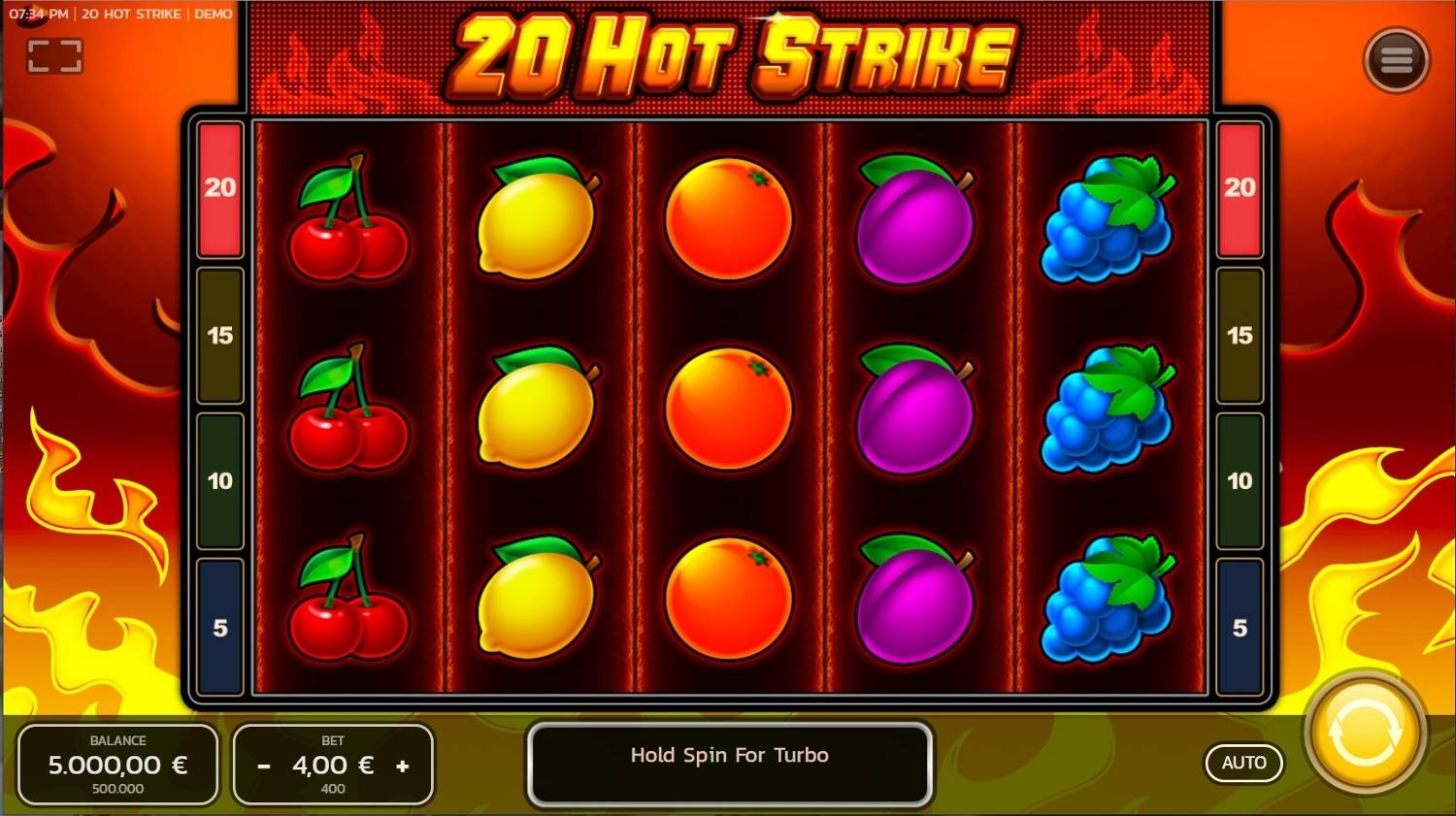
Task: Increase the bet with the plus control
Action: (403, 765)
